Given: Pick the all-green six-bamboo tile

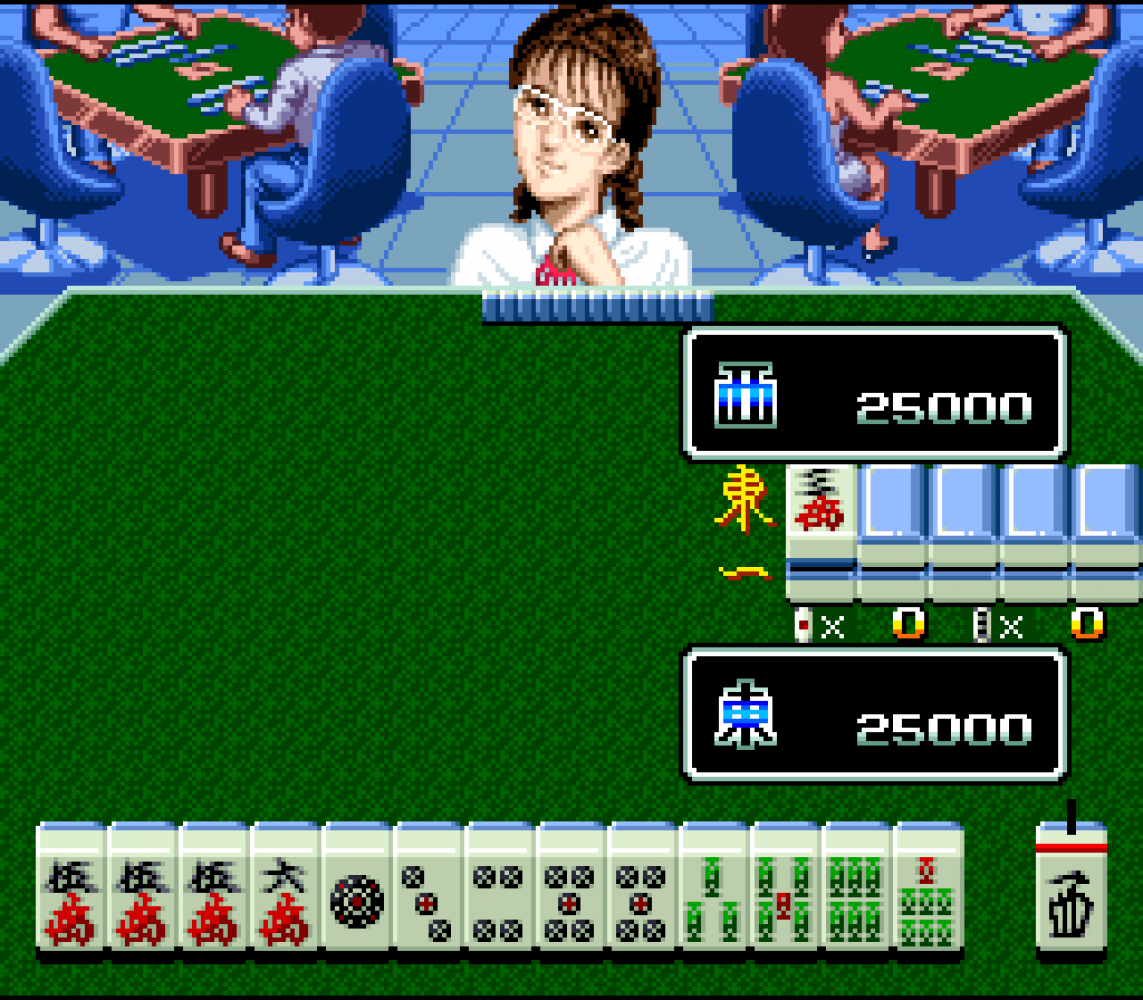Looking at the screenshot, I should pos(857,888).
